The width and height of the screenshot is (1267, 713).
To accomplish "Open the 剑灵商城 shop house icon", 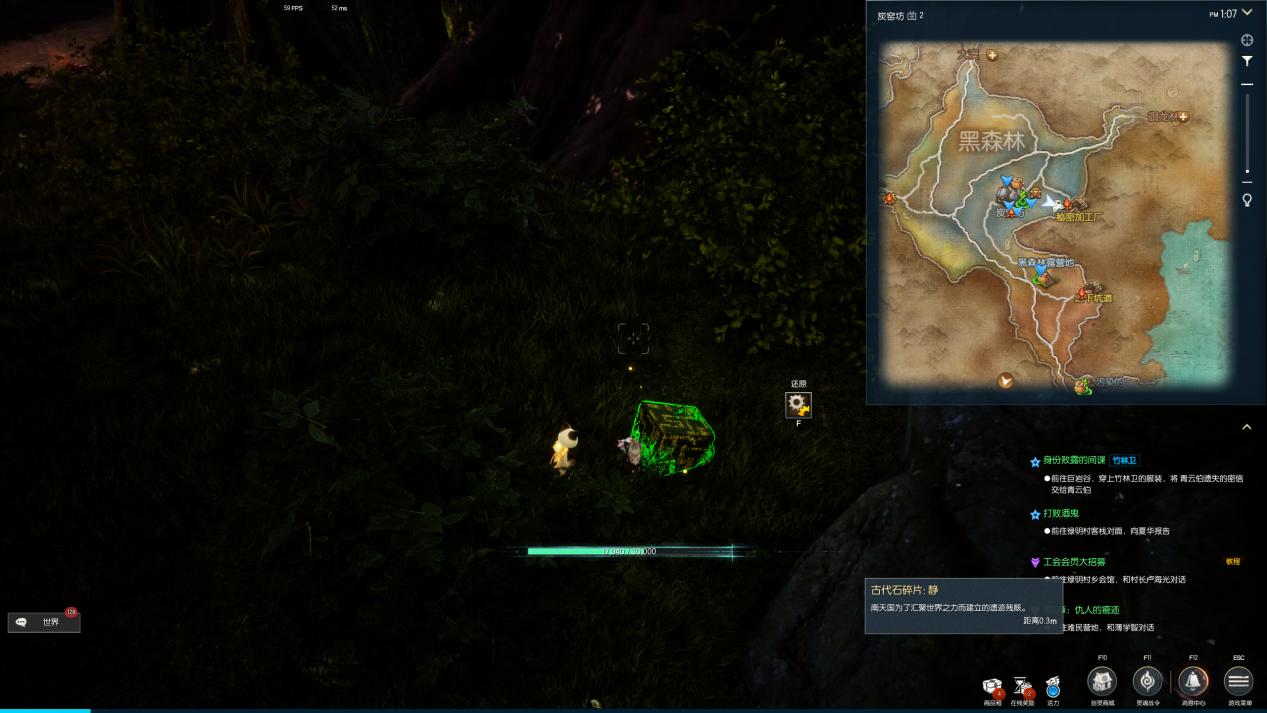I will pyautogui.click(x=1102, y=681).
